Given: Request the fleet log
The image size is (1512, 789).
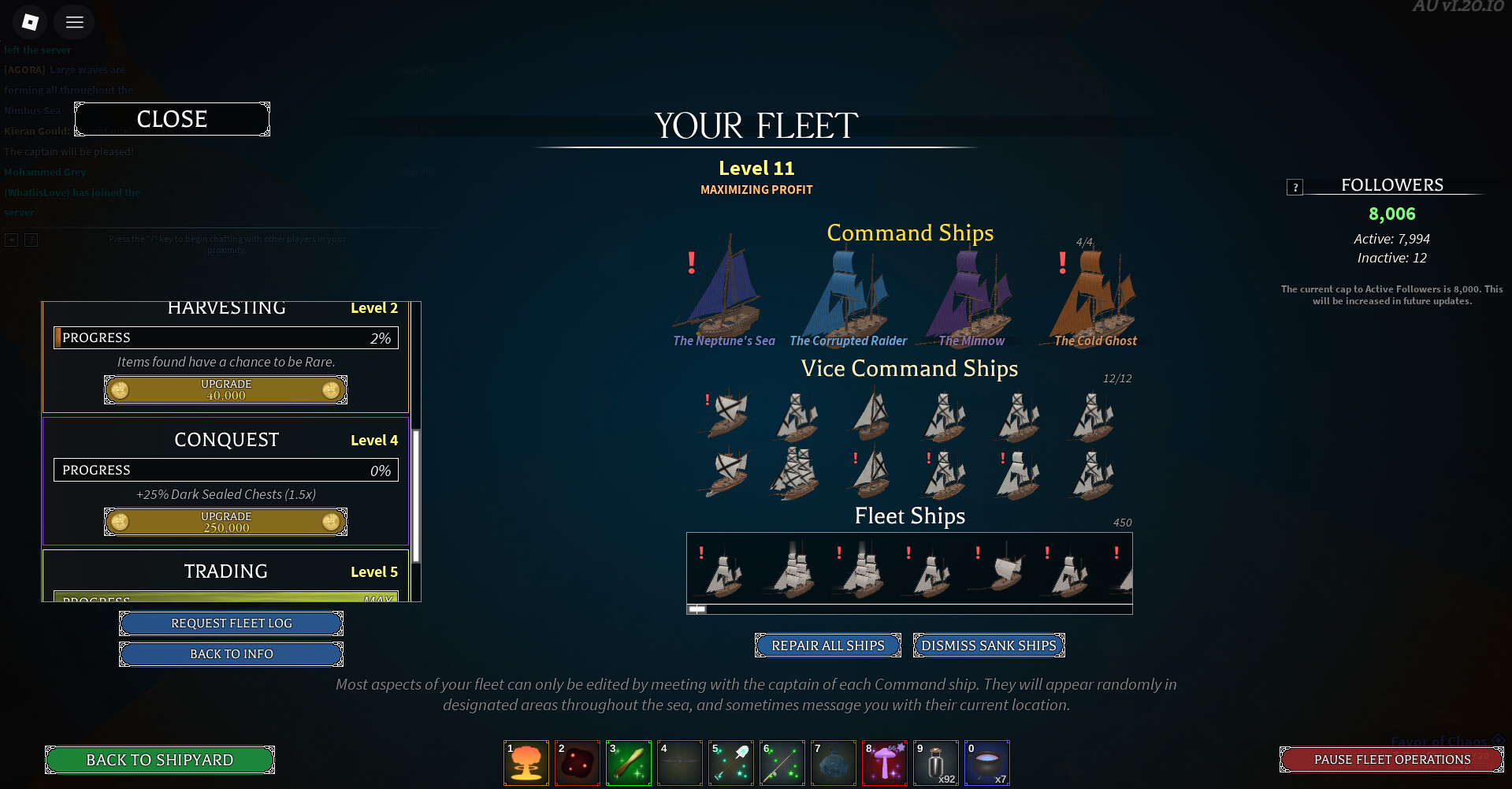Looking at the screenshot, I should tap(231, 623).
